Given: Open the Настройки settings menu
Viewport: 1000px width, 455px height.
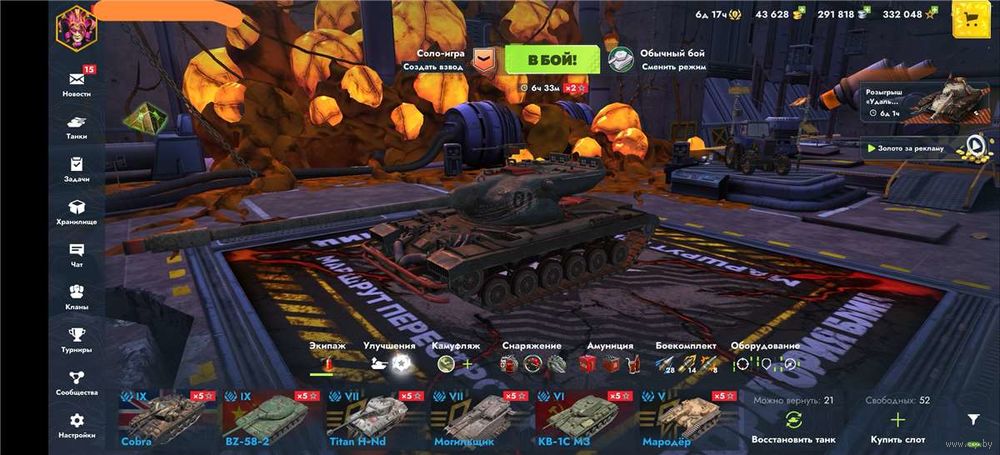Looking at the screenshot, I should (76, 425).
